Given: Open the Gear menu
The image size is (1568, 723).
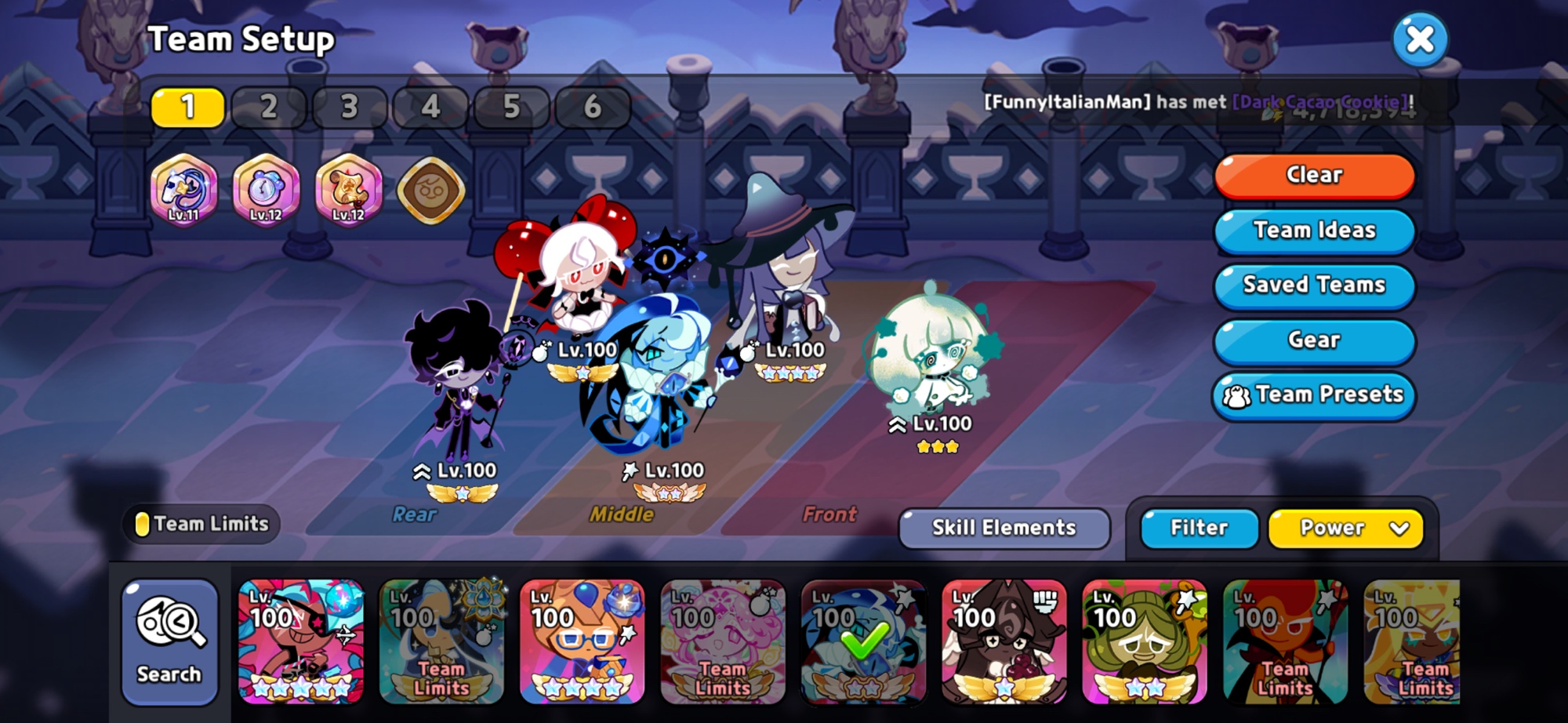Looking at the screenshot, I should [1314, 340].
